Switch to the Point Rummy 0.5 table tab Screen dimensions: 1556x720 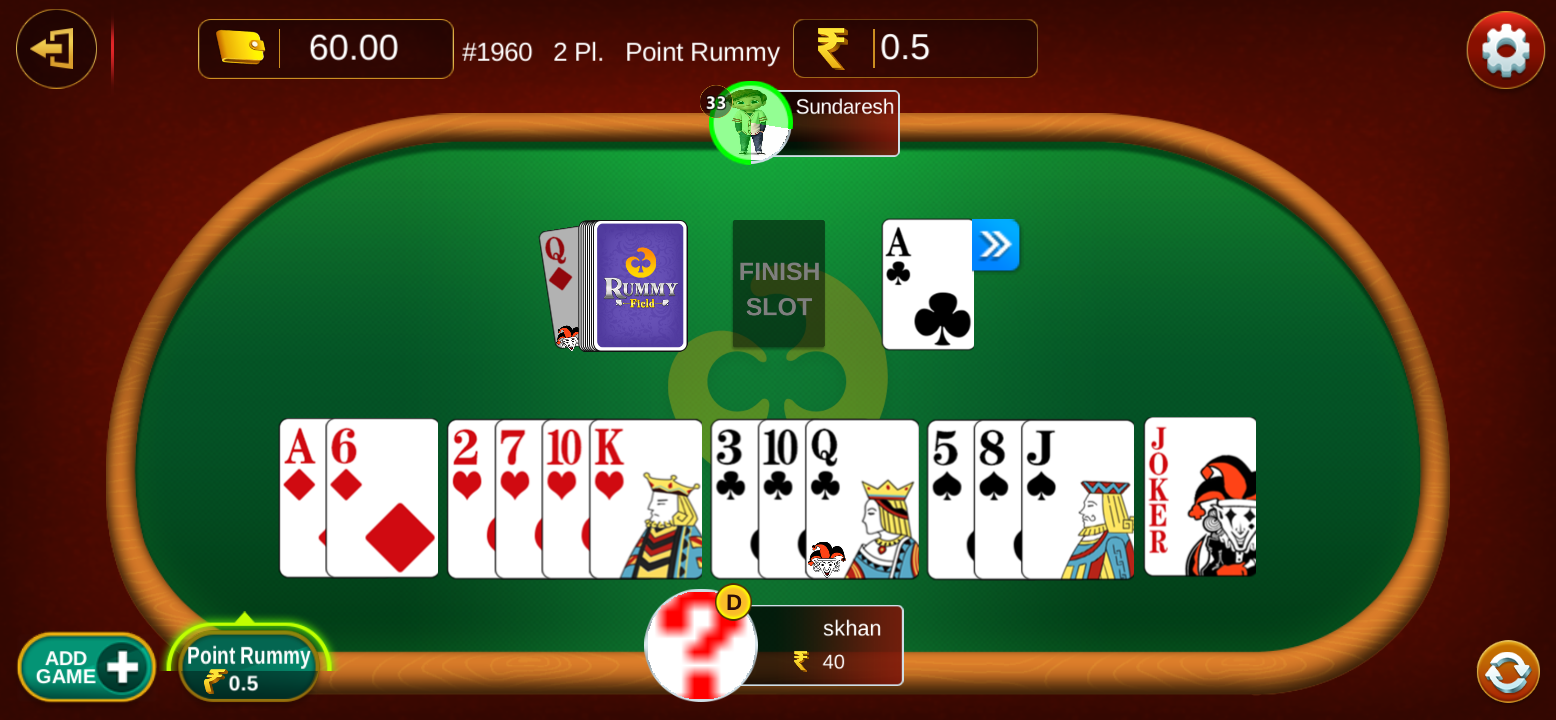[x=247, y=668]
